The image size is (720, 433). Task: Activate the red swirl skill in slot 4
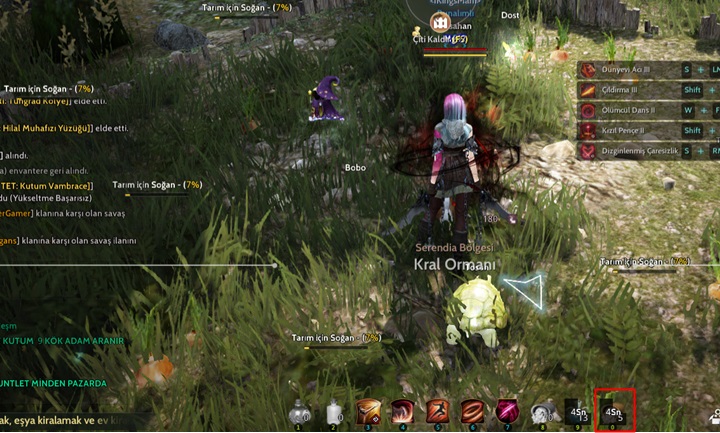(x=404, y=411)
